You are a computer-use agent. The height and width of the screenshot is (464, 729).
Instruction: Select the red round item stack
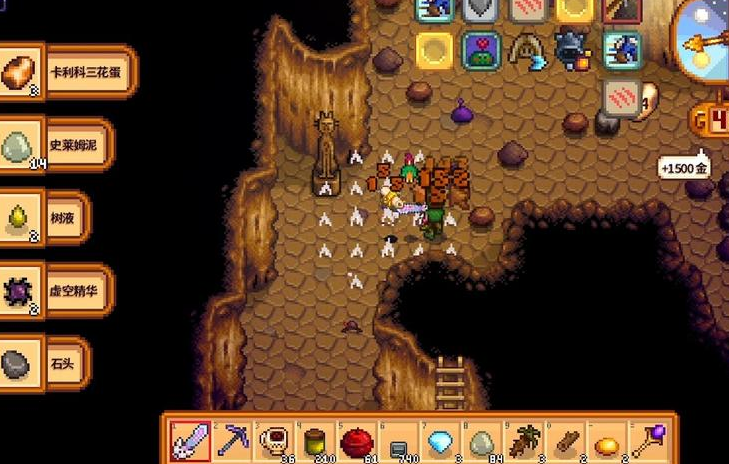coord(355,438)
